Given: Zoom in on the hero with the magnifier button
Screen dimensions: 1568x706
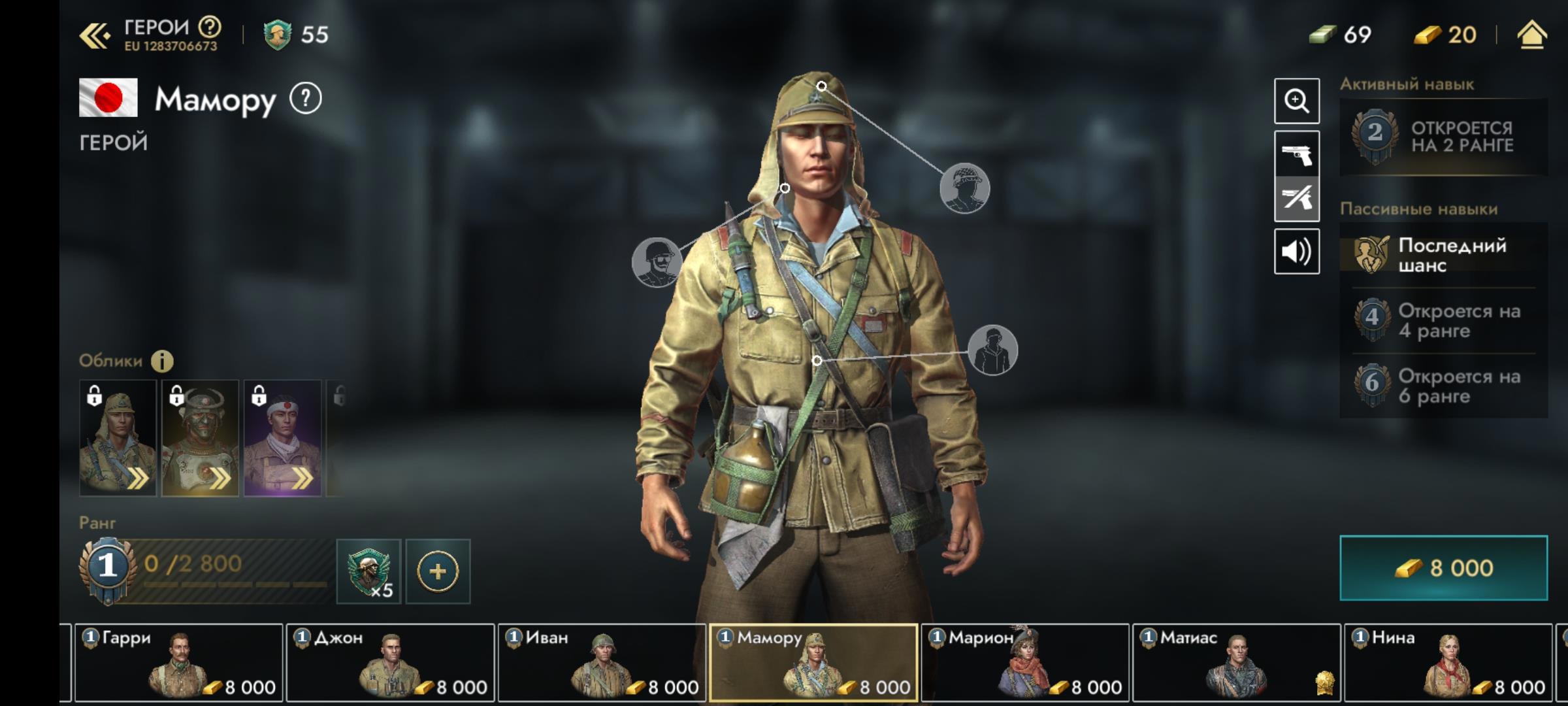Looking at the screenshot, I should tap(1296, 101).
